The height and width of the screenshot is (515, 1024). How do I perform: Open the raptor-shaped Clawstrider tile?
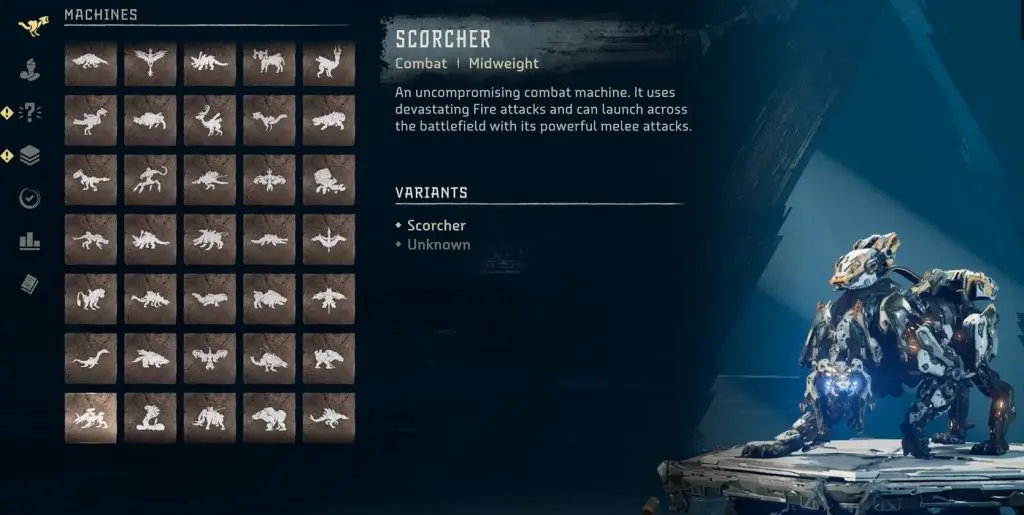tap(90, 180)
